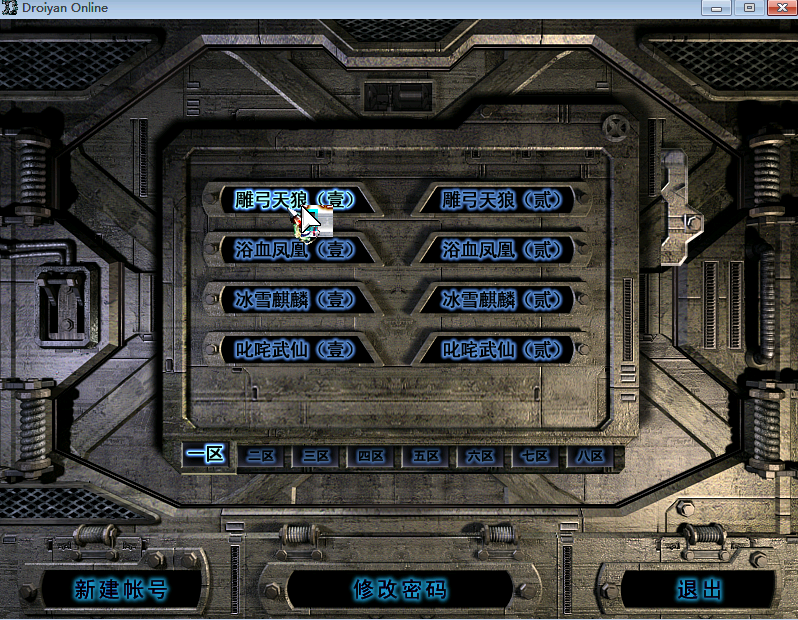Switch to the 五区 zone tab
798x620 pixels.
point(426,456)
